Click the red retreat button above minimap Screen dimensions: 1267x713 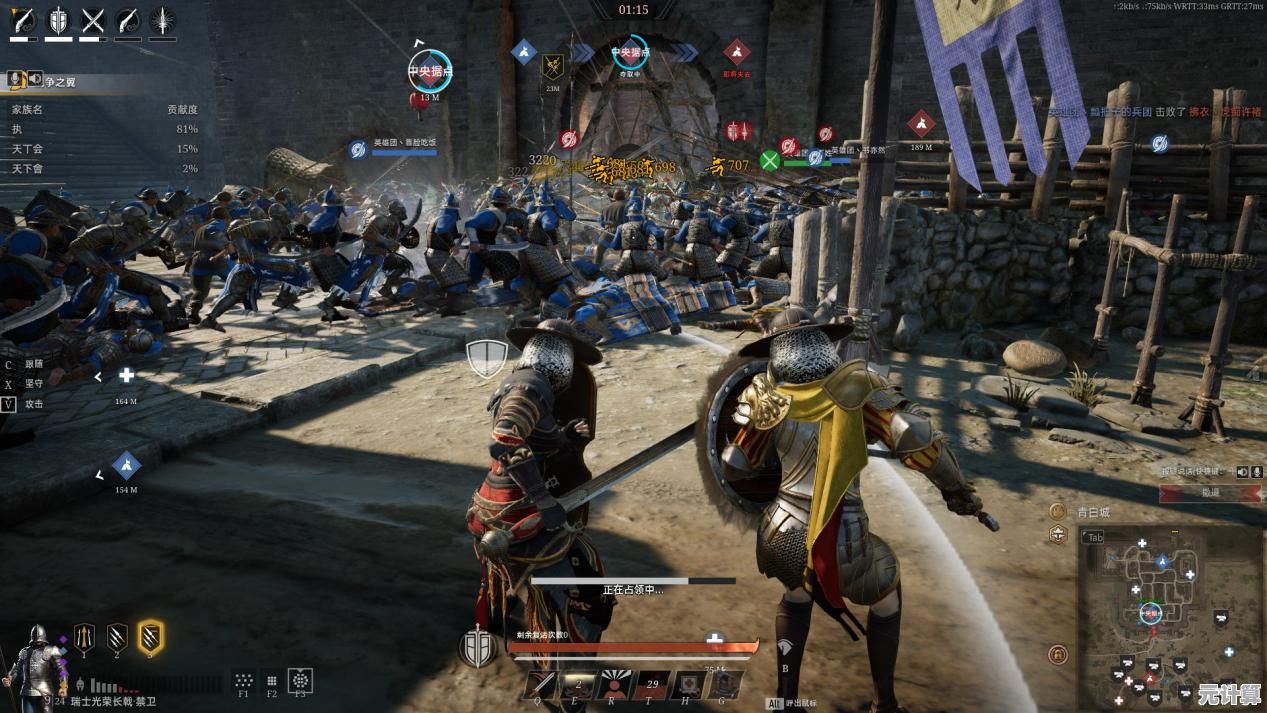pos(1210,493)
